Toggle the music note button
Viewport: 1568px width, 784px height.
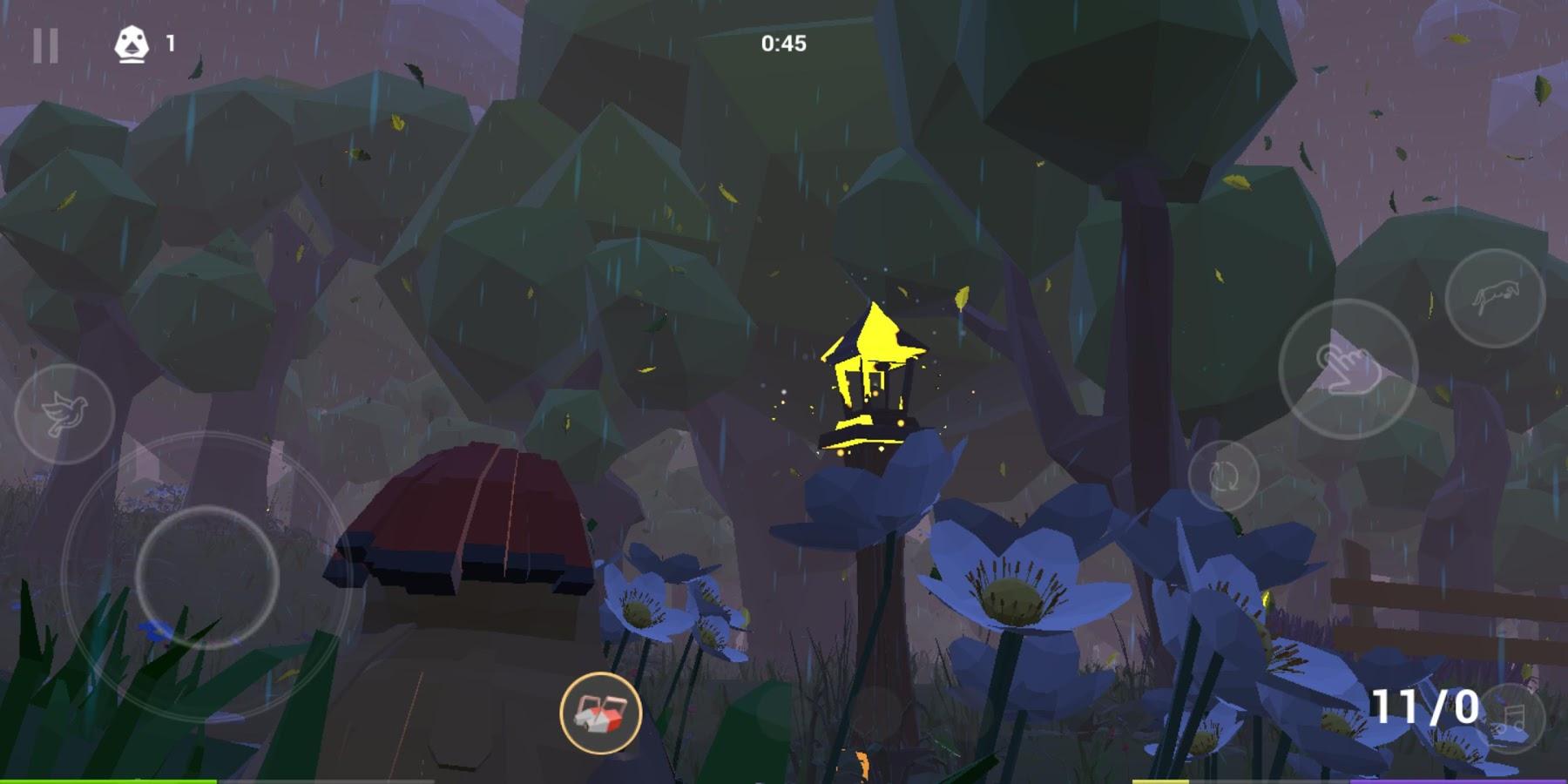point(1512,718)
